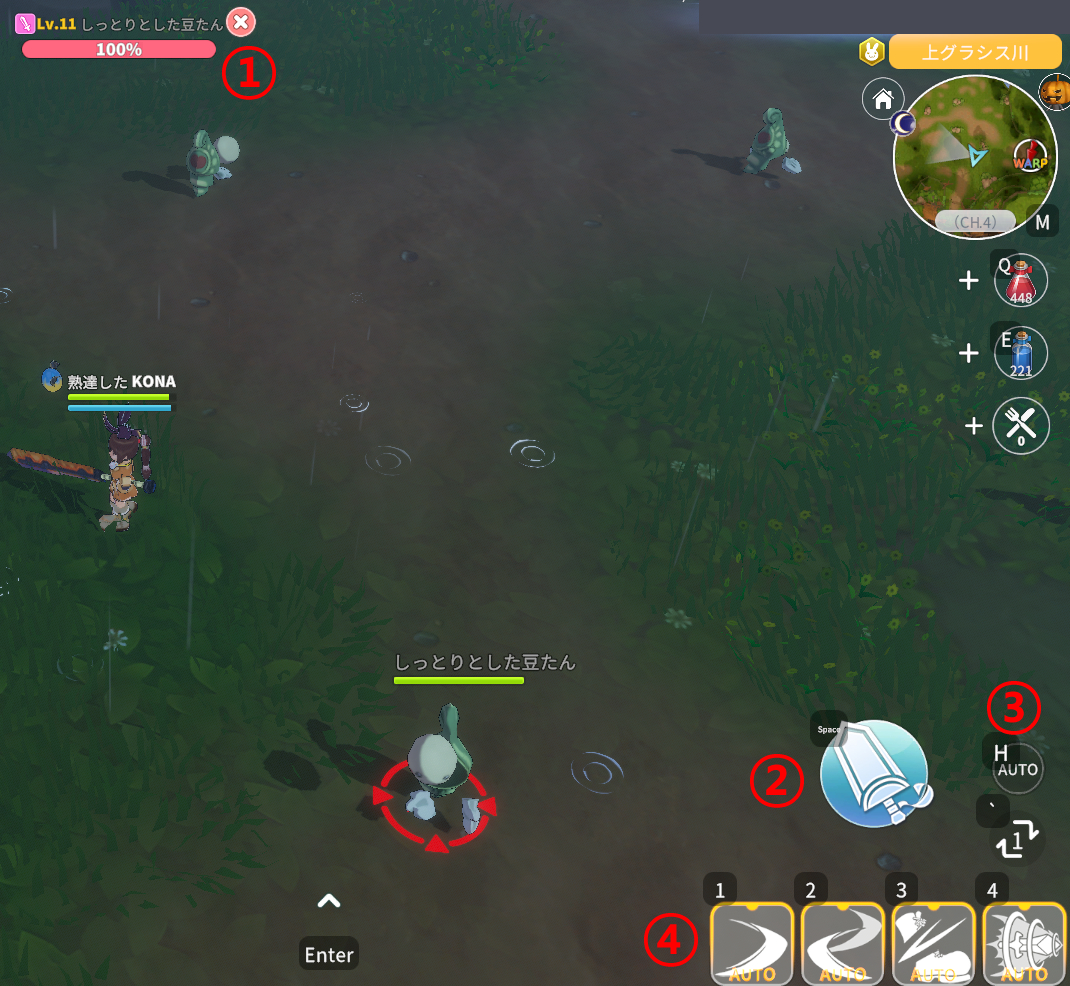The image size is (1070, 986).
Task: Click the plus button beside the blue potion
Action: click(x=968, y=354)
